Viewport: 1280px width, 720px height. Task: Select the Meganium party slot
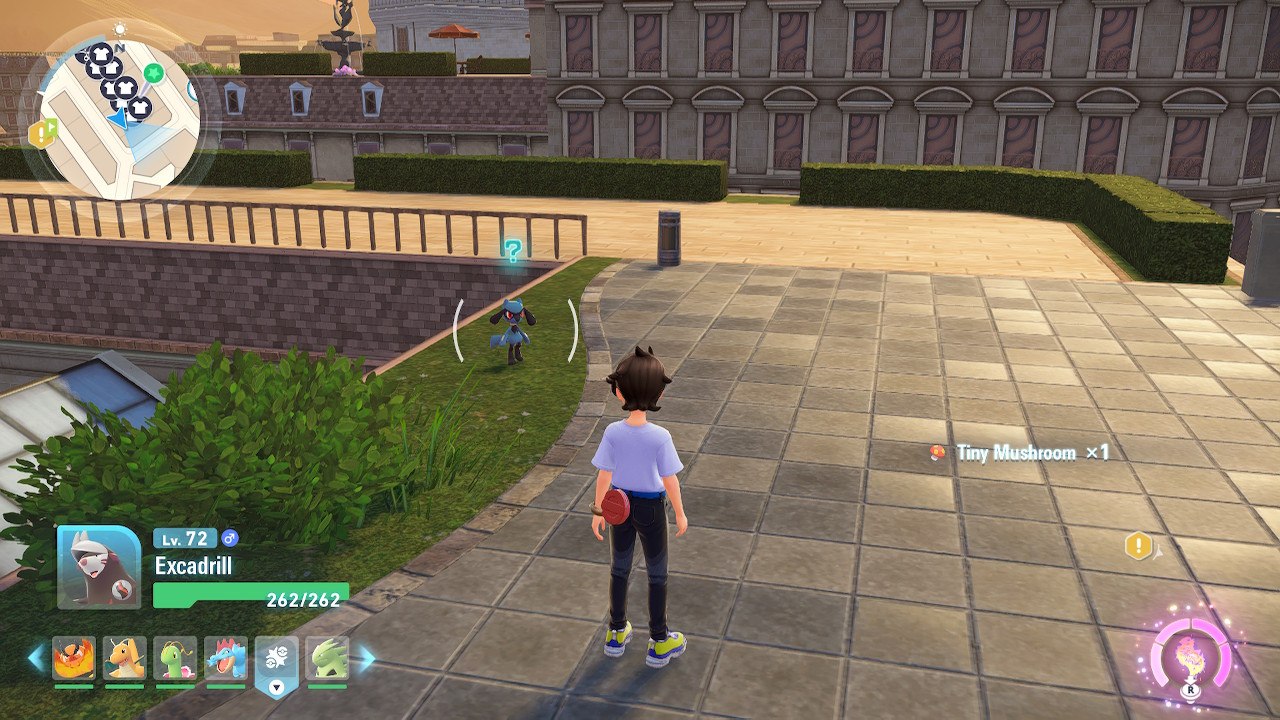click(x=175, y=659)
